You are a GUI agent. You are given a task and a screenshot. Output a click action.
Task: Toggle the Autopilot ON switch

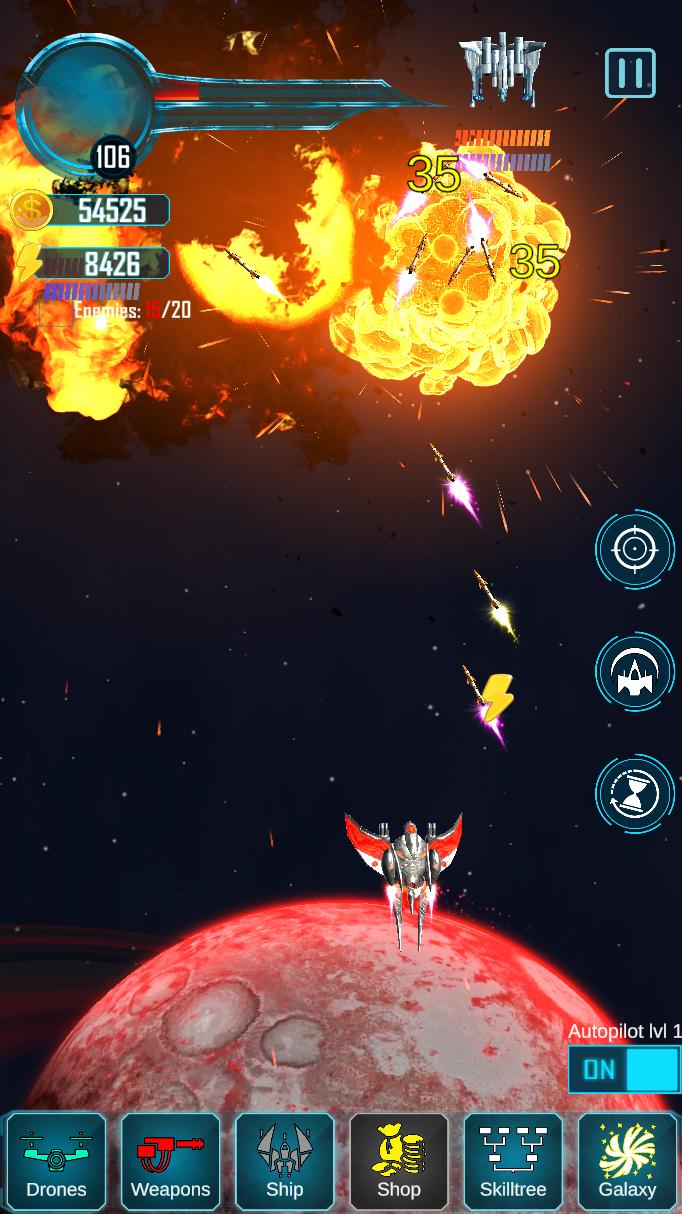click(x=624, y=1069)
